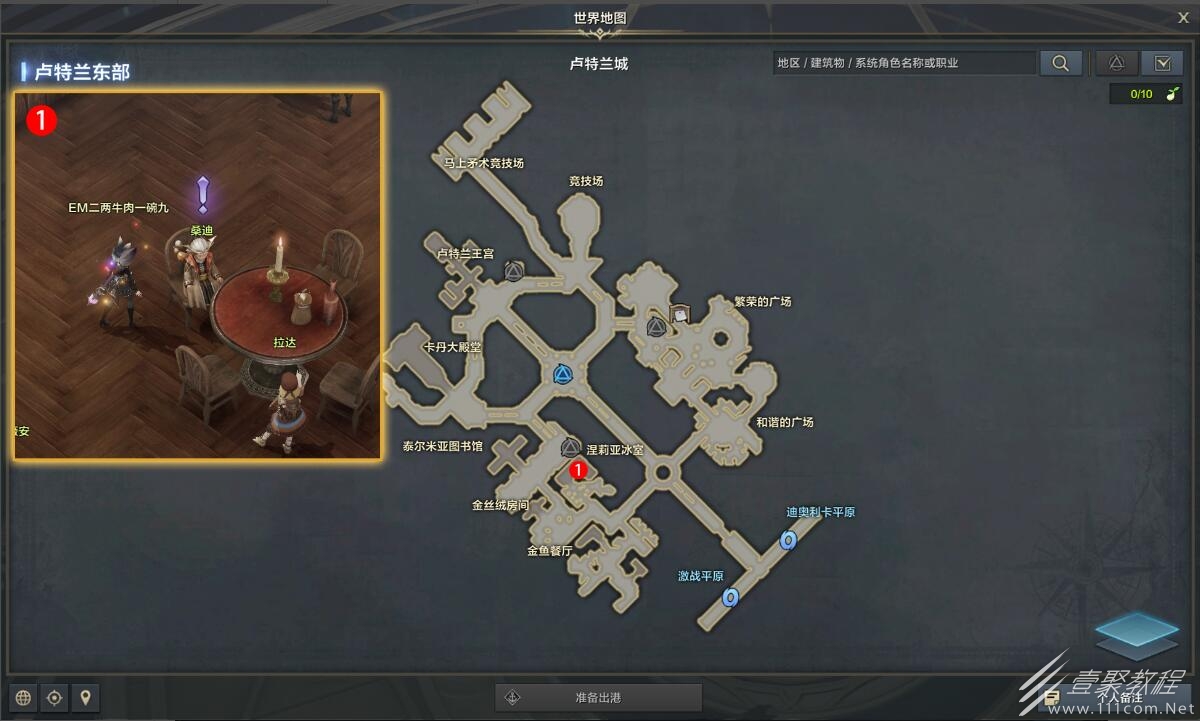Close the world map window

[x=1183, y=16]
